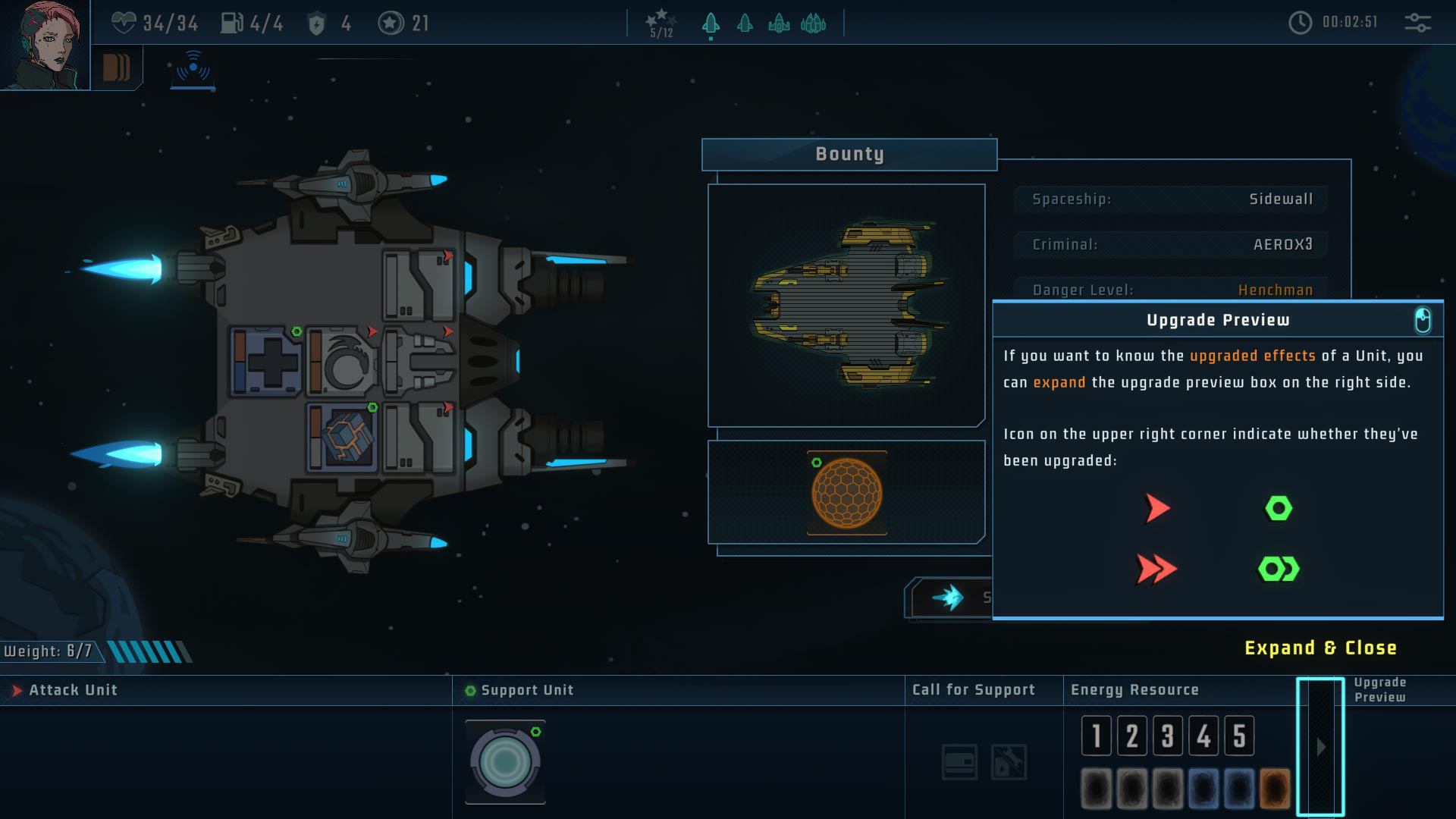Viewport: 1456px width, 819px height.
Task: Click the repair call-for-support icon
Action: point(1009,761)
